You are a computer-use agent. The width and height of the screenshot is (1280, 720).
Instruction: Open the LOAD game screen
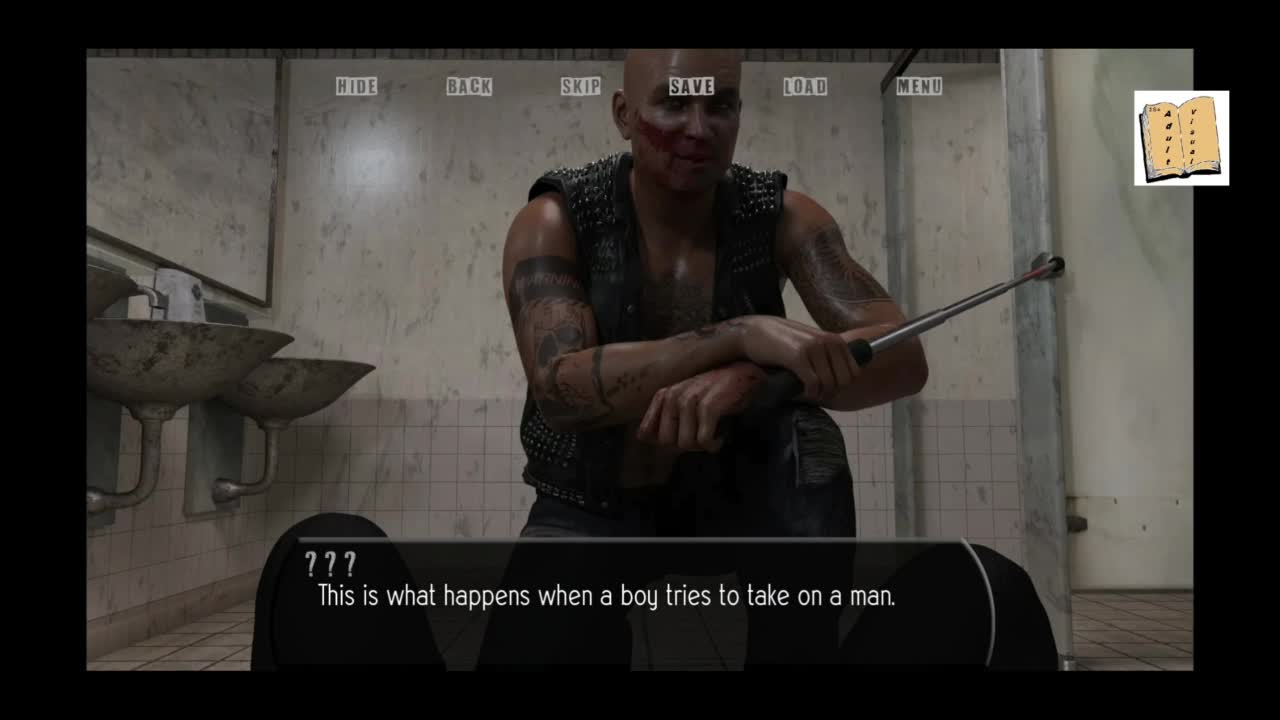(x=805, y=86)
